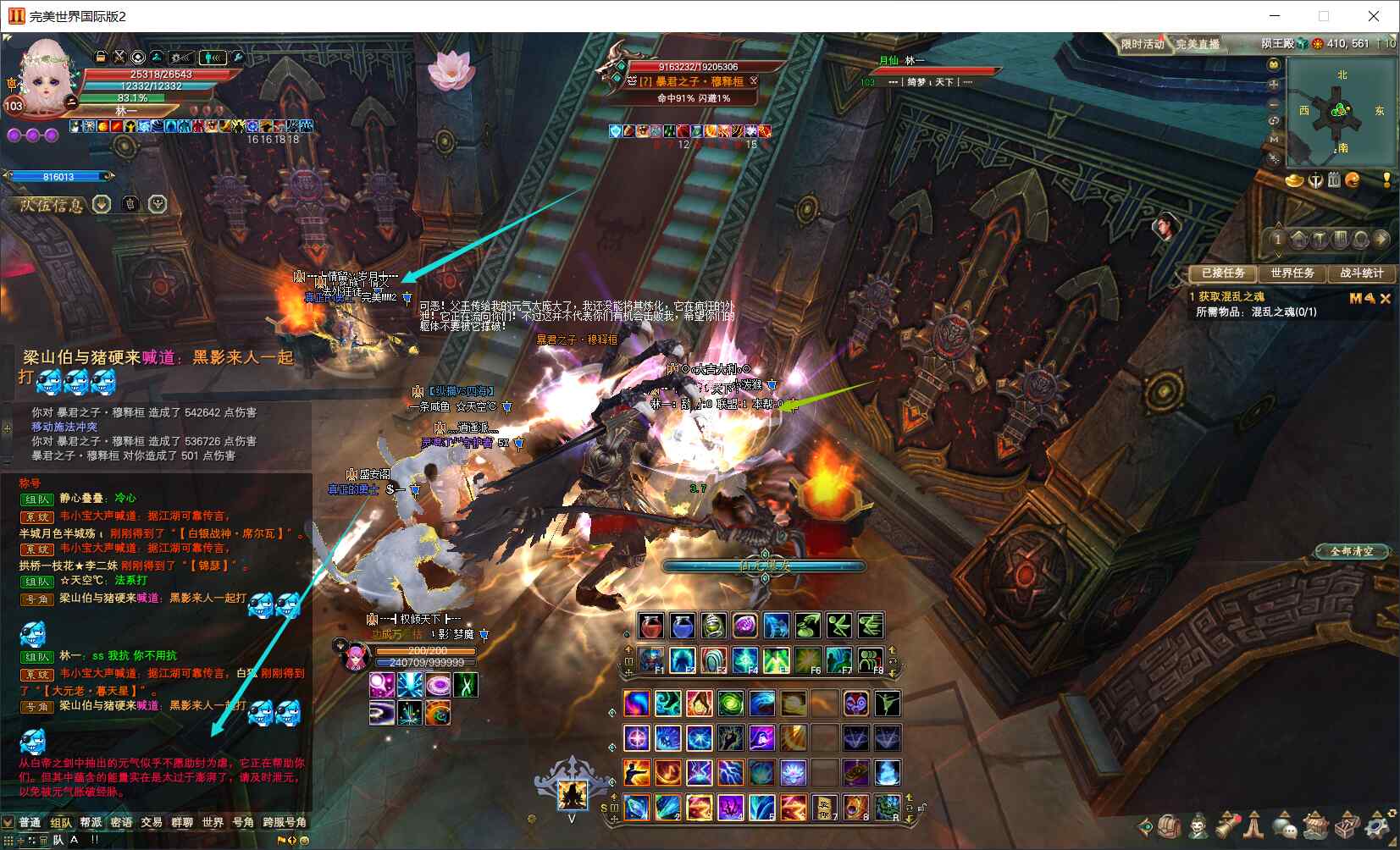The image size is (1400, 850).
Task: Activate the F8 party figures skill
Action: pos(870,660)
